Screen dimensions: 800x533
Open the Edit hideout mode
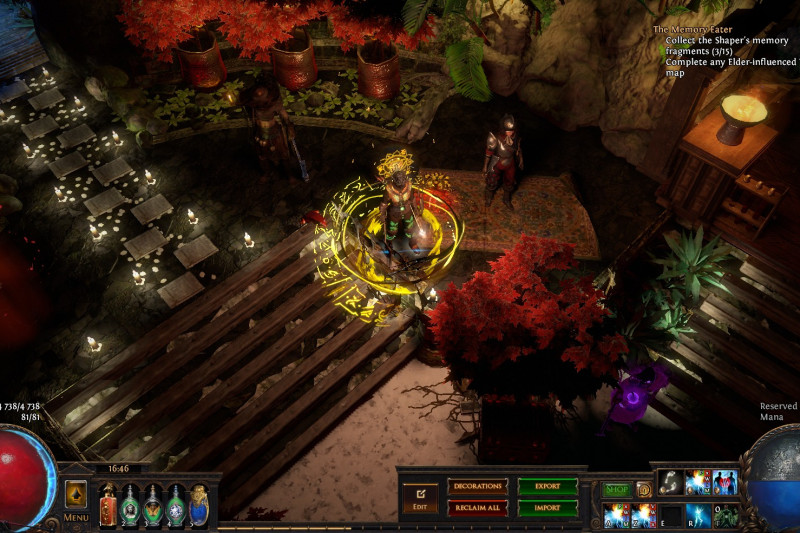click(x=420, y=497)
